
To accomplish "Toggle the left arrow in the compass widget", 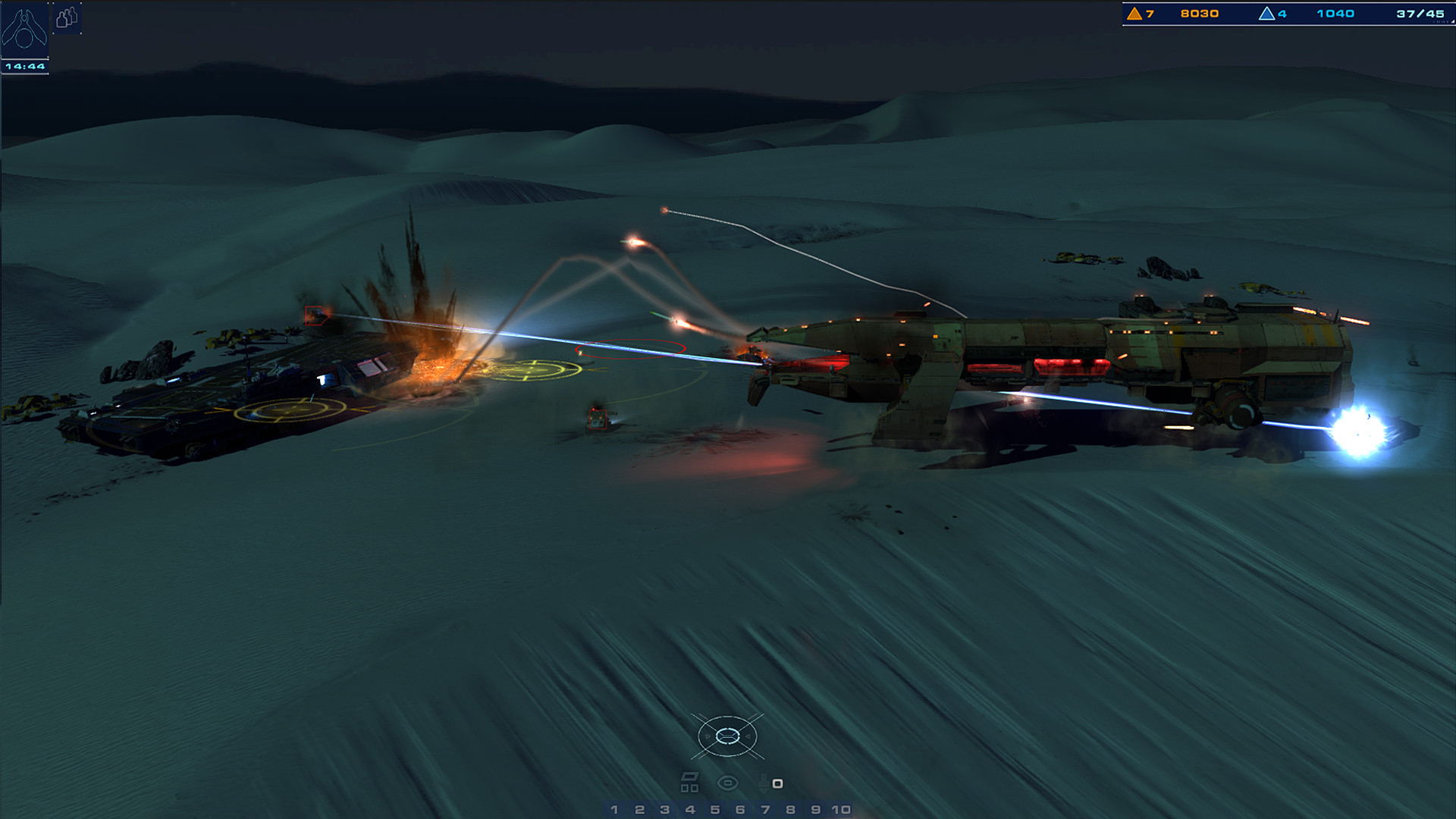I will 708,736.
